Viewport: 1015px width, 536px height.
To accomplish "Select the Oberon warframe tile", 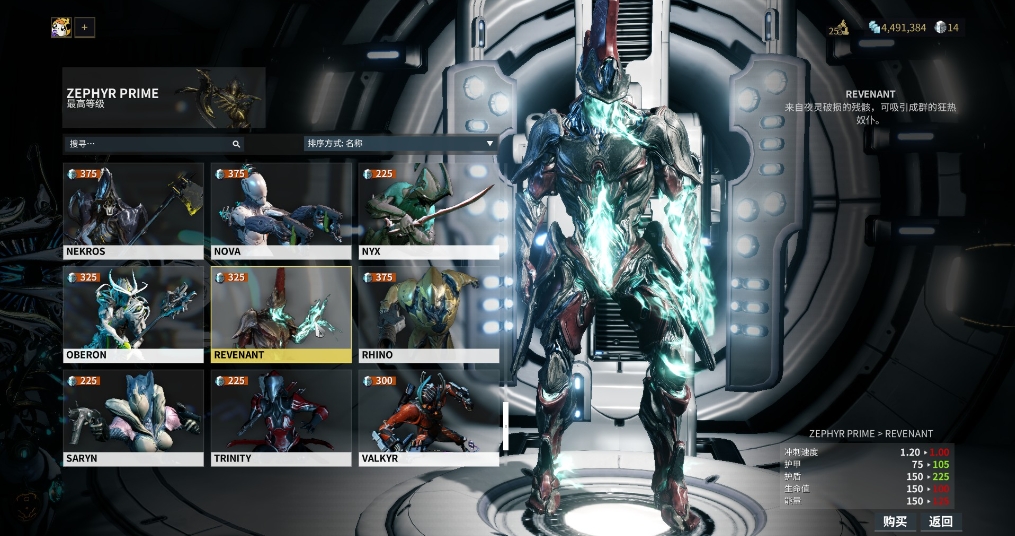I will (x=133, y=314).
